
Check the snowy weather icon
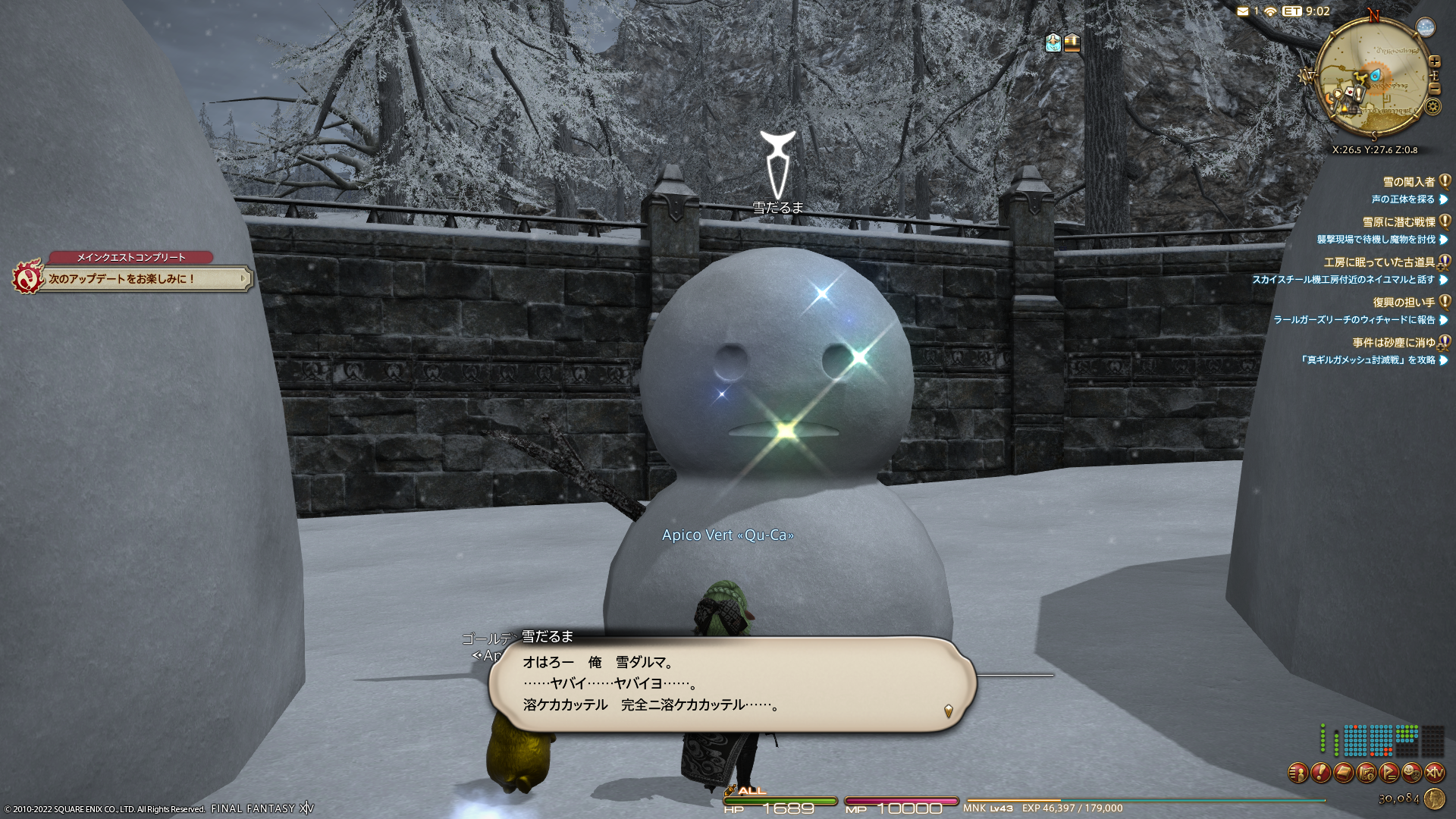pyautogui.click(x=1426, y=27)
